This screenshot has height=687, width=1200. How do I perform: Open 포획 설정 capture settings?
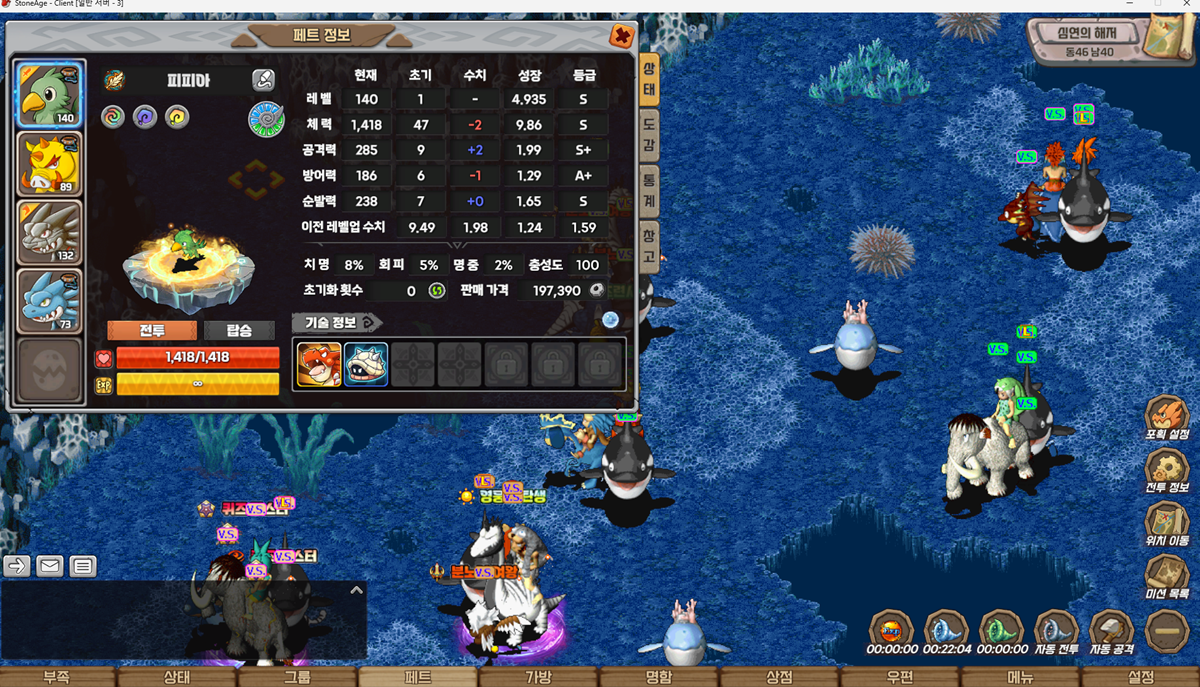(1167, 418)
